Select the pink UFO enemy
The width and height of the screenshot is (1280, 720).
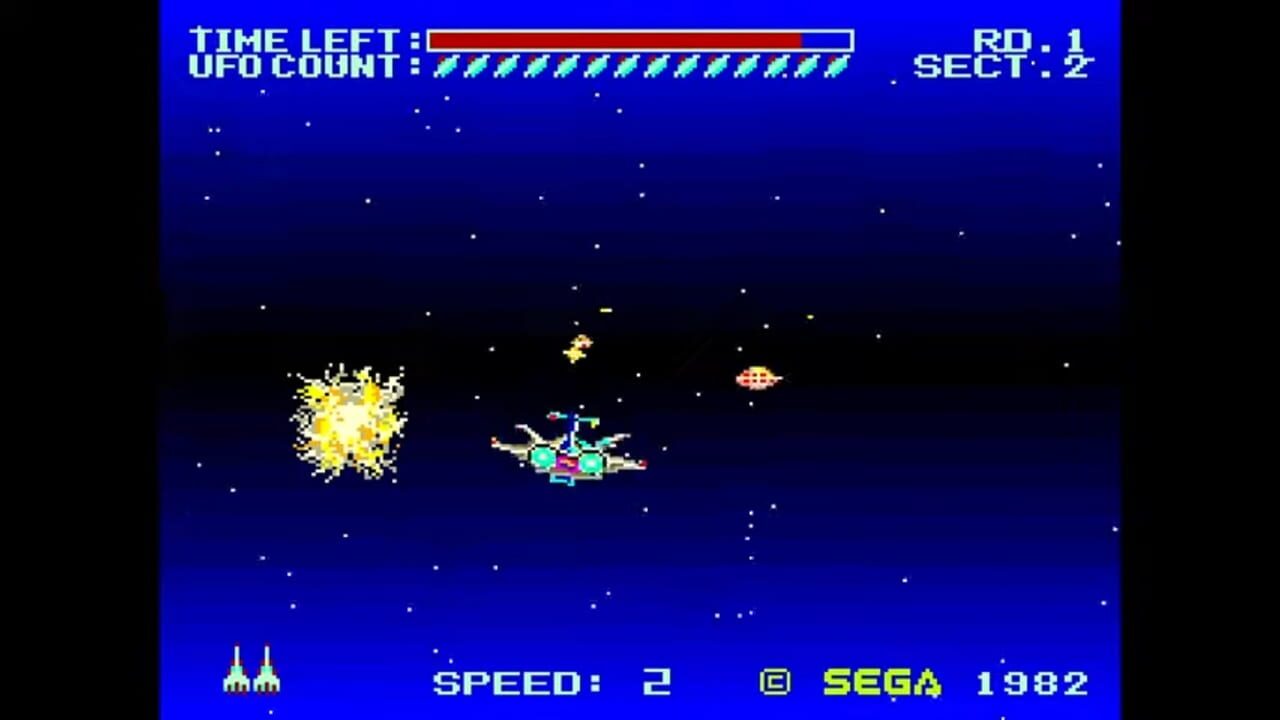coord(758,377)
